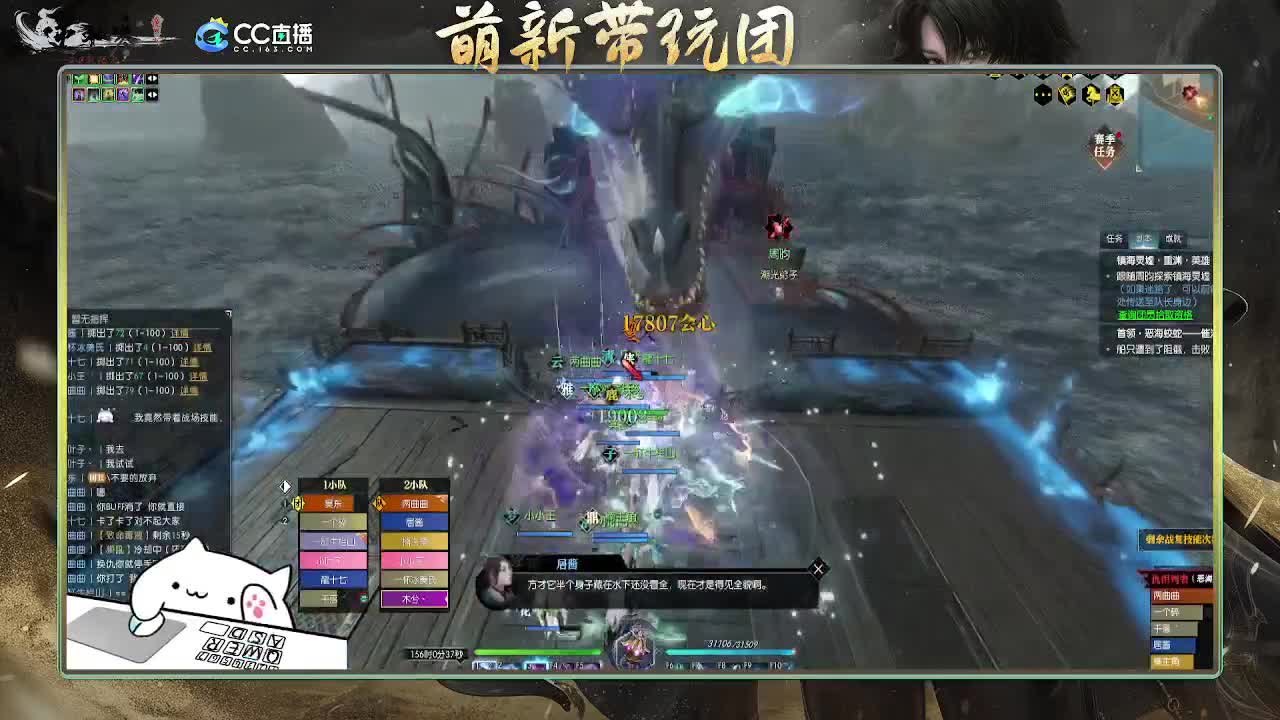1280x720 pixels.
Task: Toggle the 队 leader badge beside 两曲曲
Action: (x=379, y=503)
